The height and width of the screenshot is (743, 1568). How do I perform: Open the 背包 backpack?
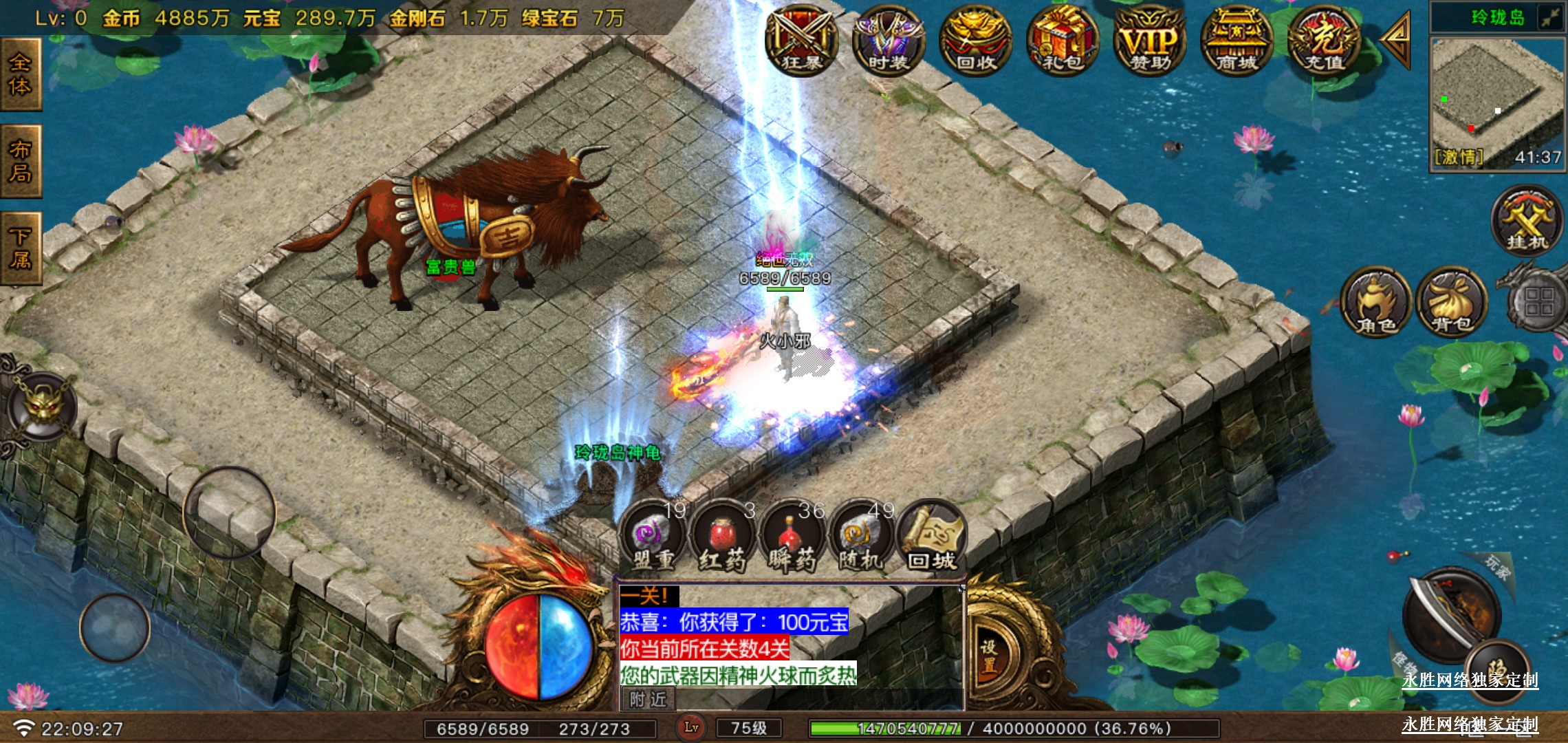[x=1451, y=303]
